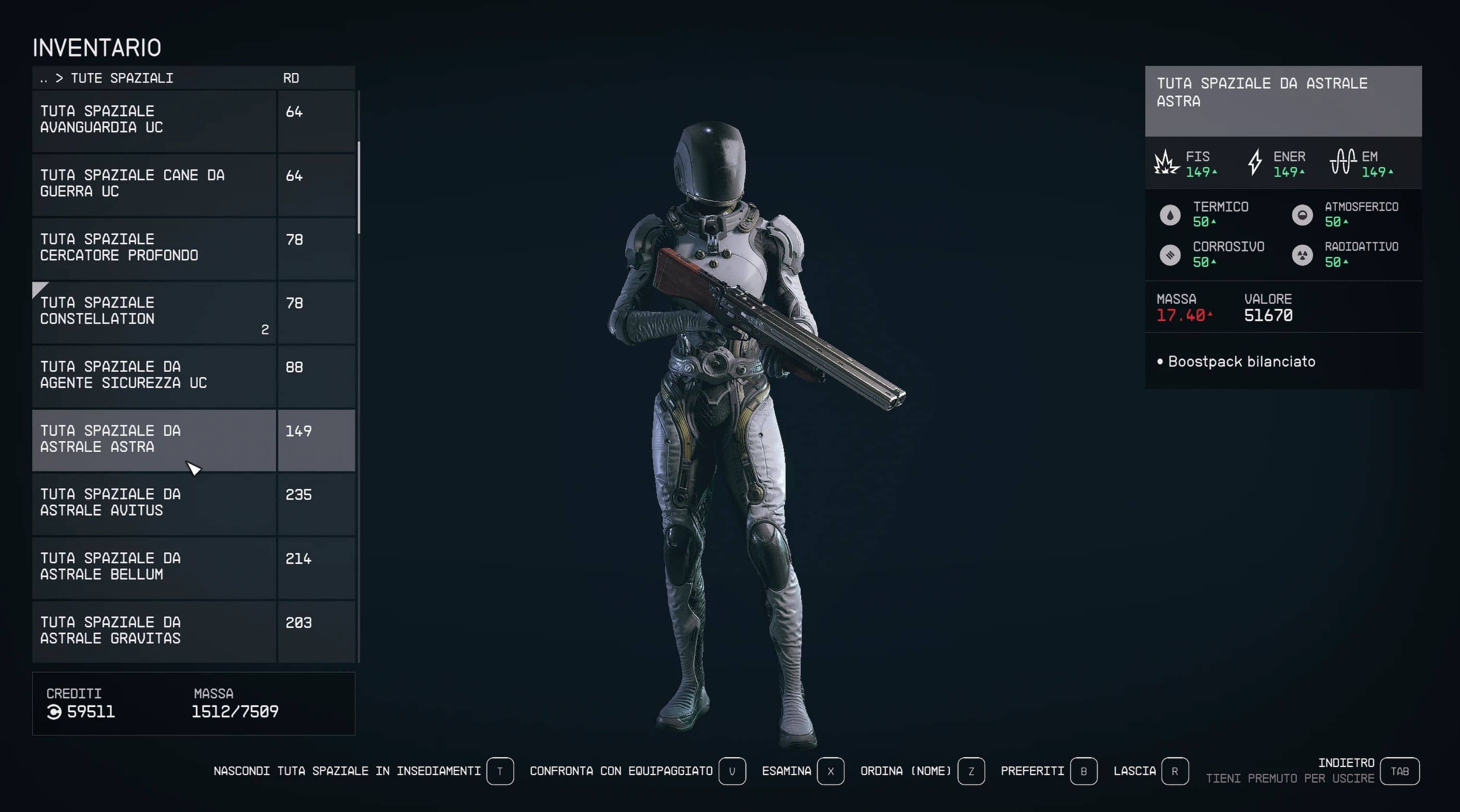The image size is (1460, 812).
Task: Pick Tuta Spaziale da Astrale Gravitas
Action: [x=153, y=630]
